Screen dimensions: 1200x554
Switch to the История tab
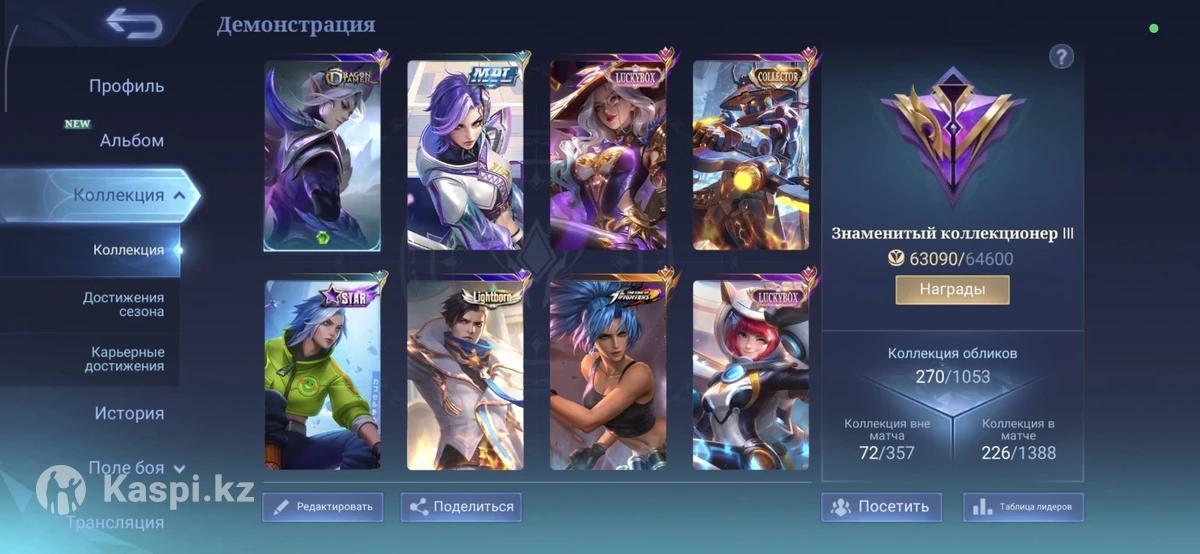(129, 413)
